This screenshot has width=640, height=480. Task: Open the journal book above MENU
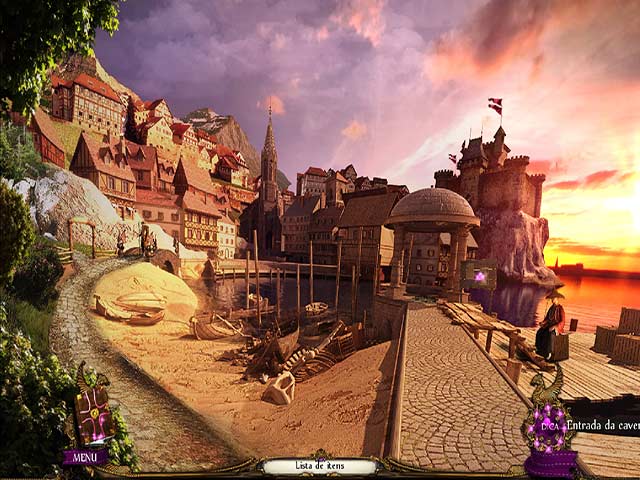(96, 412)
